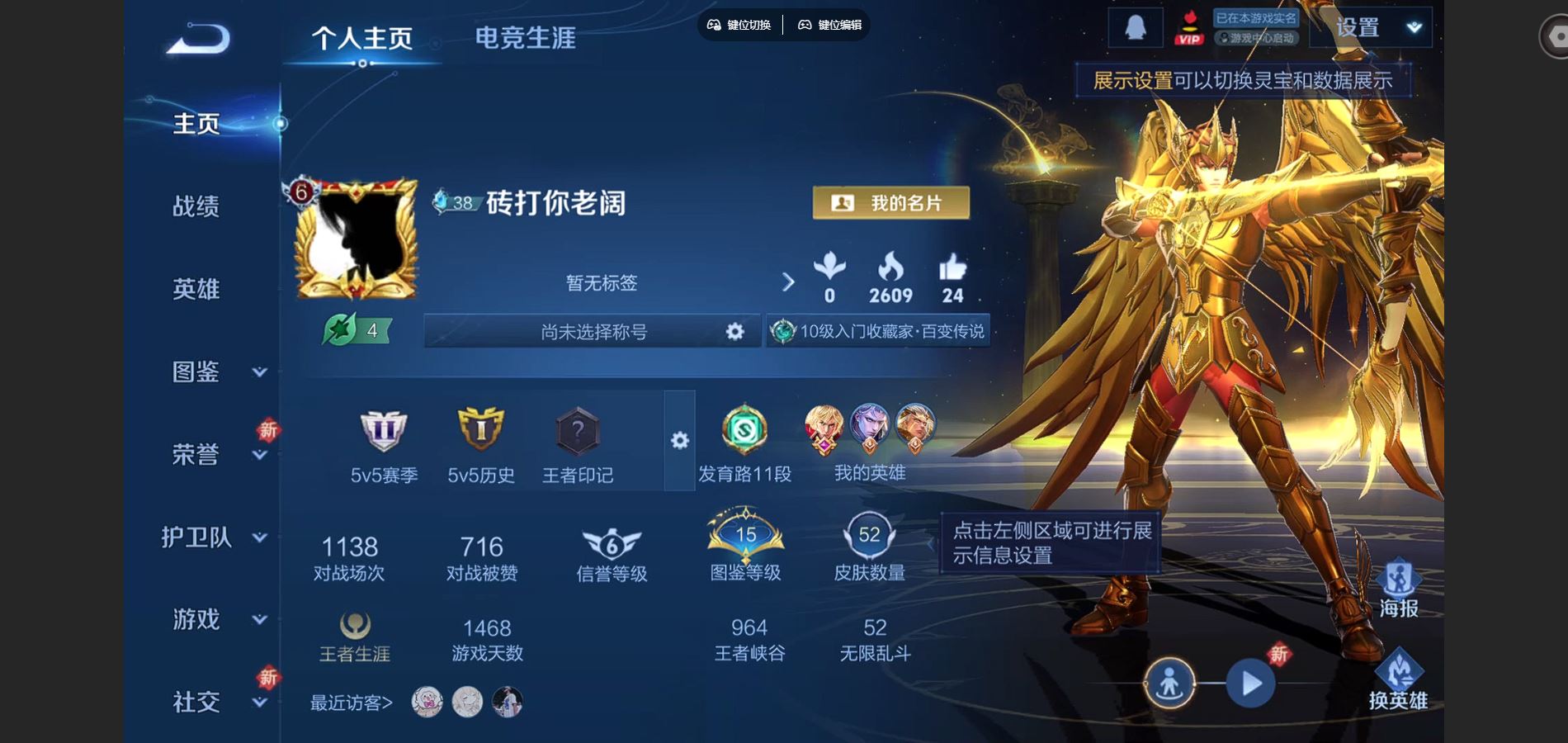This screenshot has width=1568, height=743.
Task: Switch to the 电竞生涯 tab
Action: [525, 38]
